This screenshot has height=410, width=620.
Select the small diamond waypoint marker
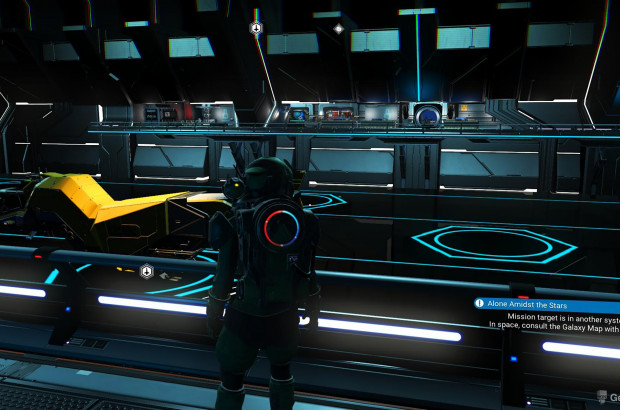(338, 28)
